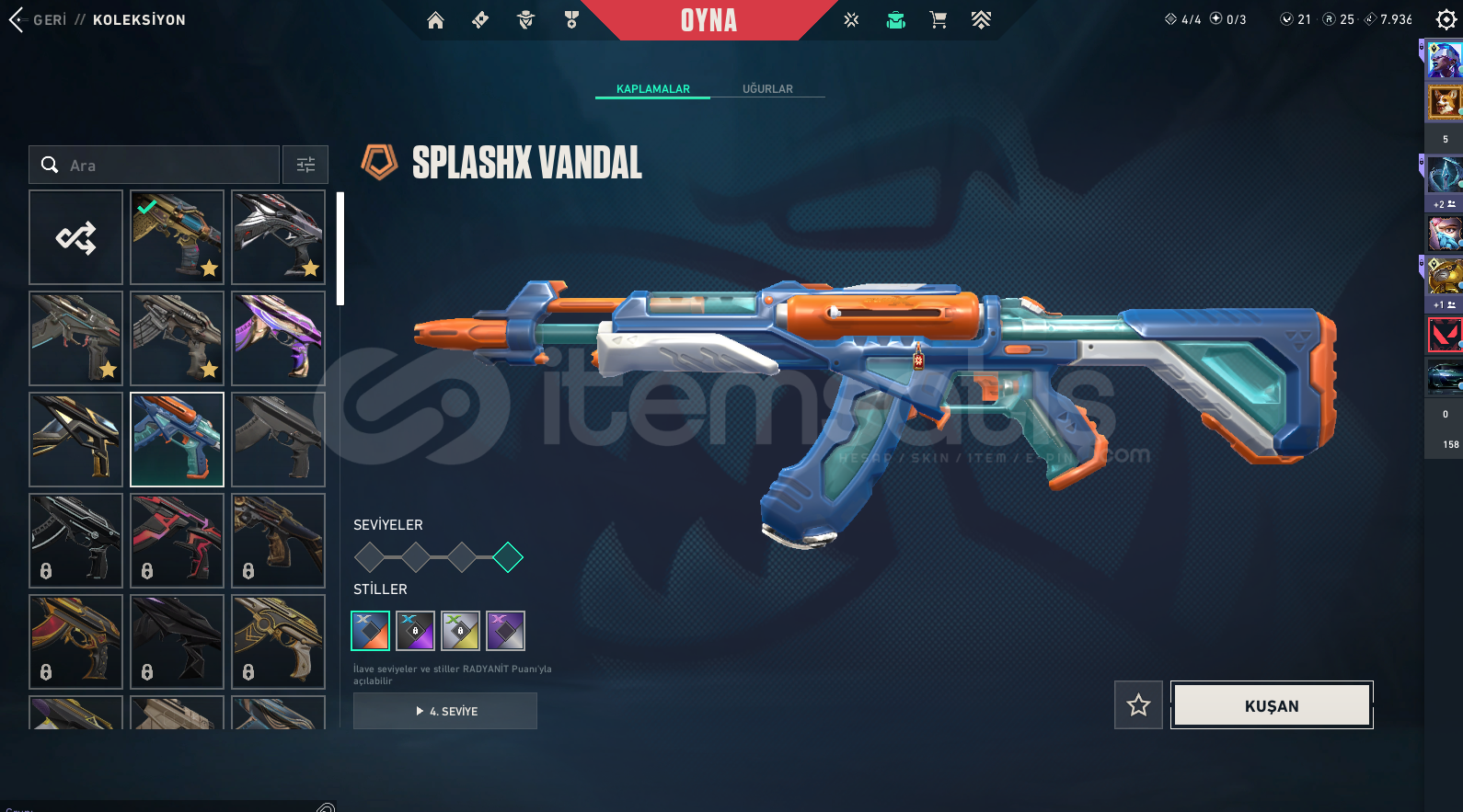The image size is (1463, 812).
Task: Open the home screen icon
Action: click(435, 20)
